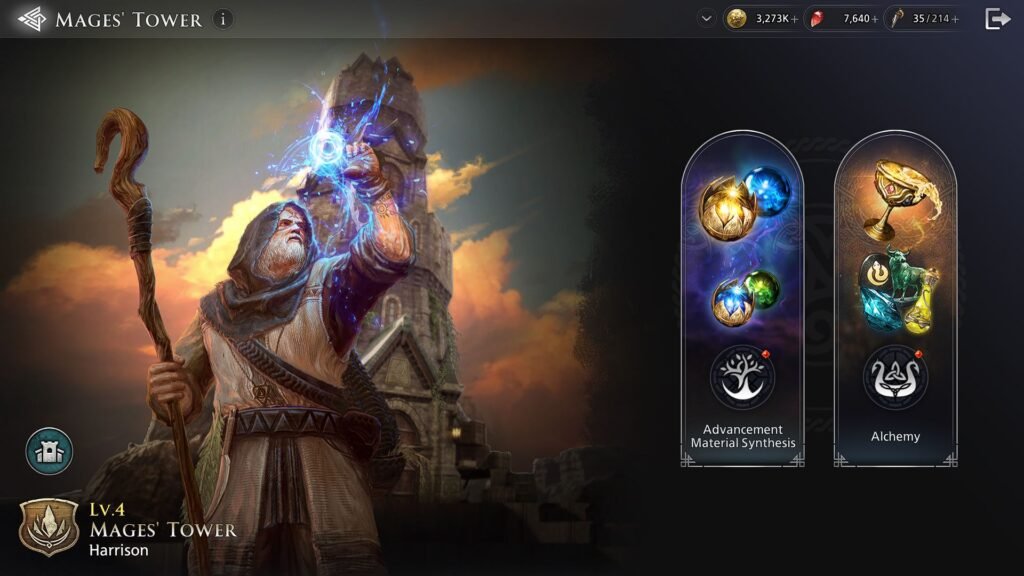Select the Lv.4 Mages' Tower shield emblem

click(48, 527)
